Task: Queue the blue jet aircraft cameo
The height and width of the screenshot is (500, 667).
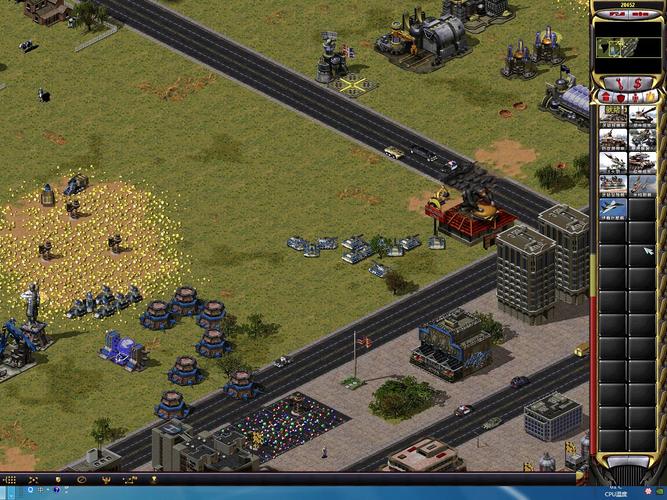Action: 612,208
